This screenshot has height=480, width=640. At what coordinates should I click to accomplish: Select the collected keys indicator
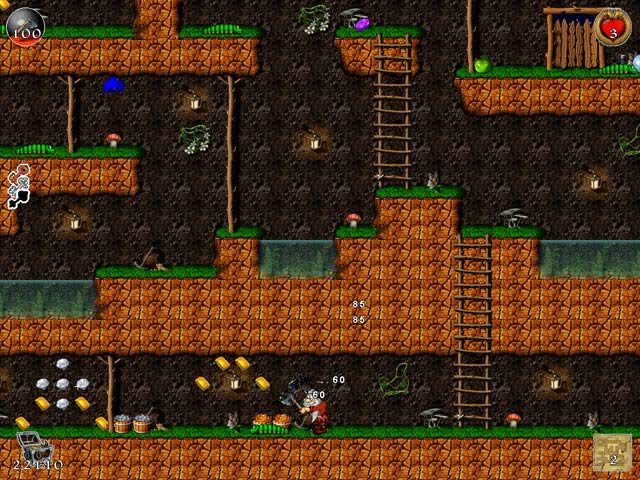(17, 188)
